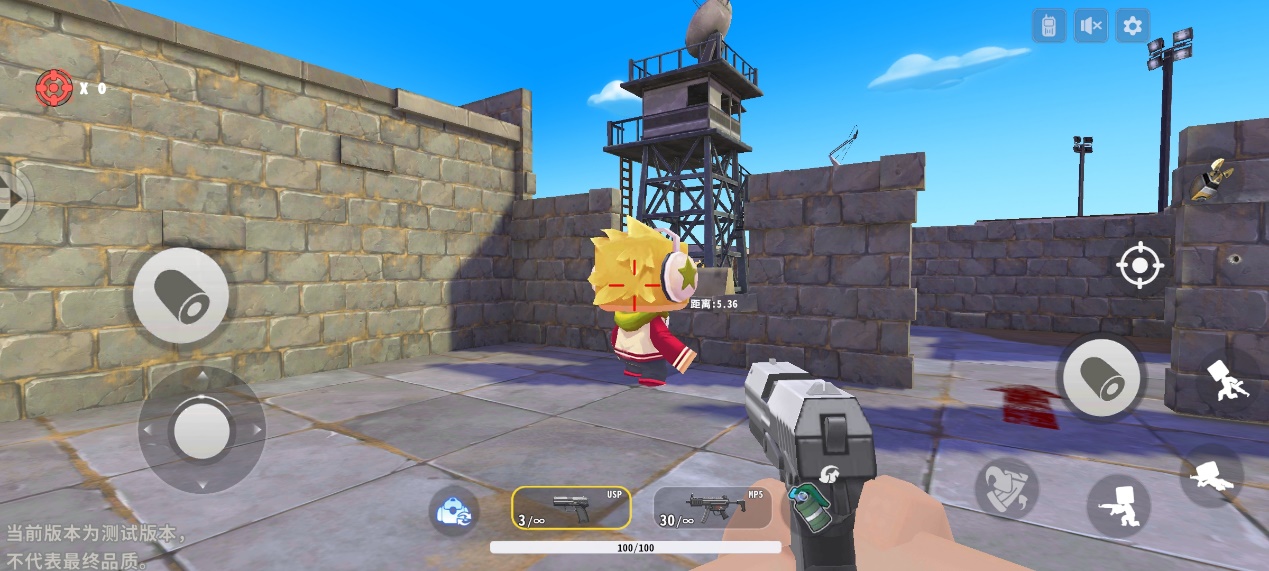This screenshot has height=571, width=1269.
Task: Open the settings gear menu
Action: (1132, 26)
